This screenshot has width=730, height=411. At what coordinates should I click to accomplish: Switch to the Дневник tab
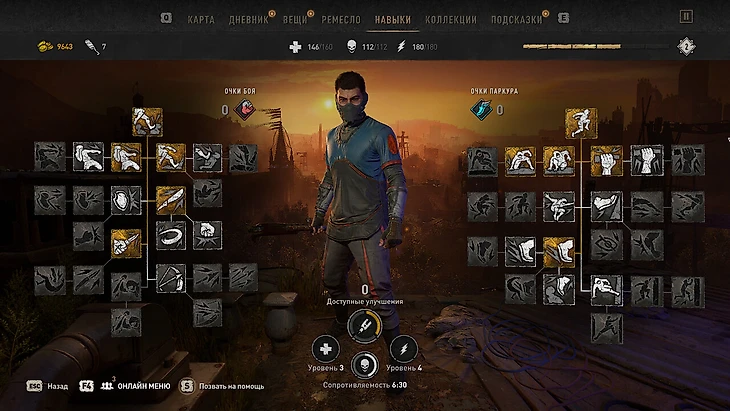(x=249, y=19)
